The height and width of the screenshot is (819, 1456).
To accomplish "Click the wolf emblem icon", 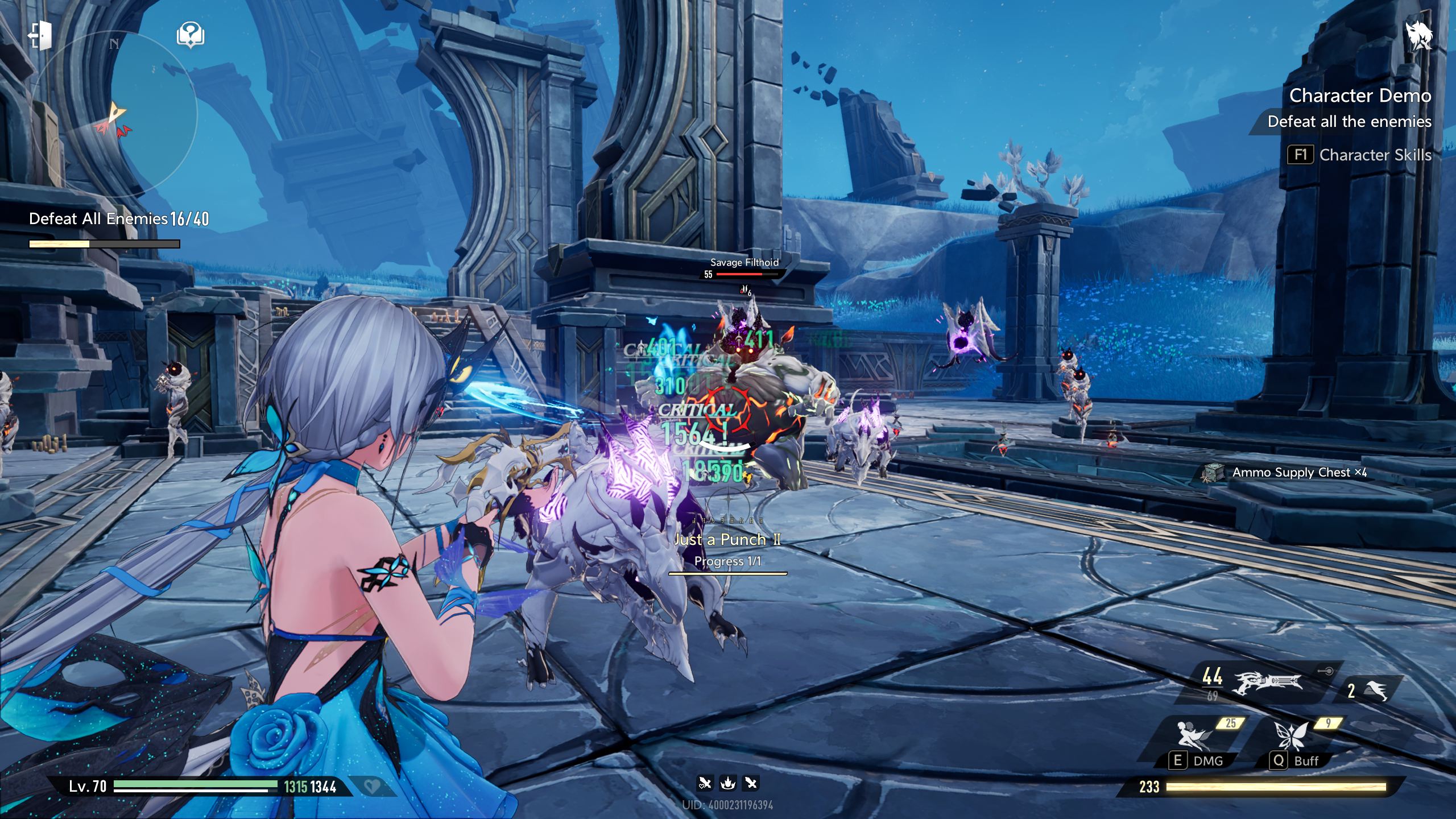I will (1418, 35).
